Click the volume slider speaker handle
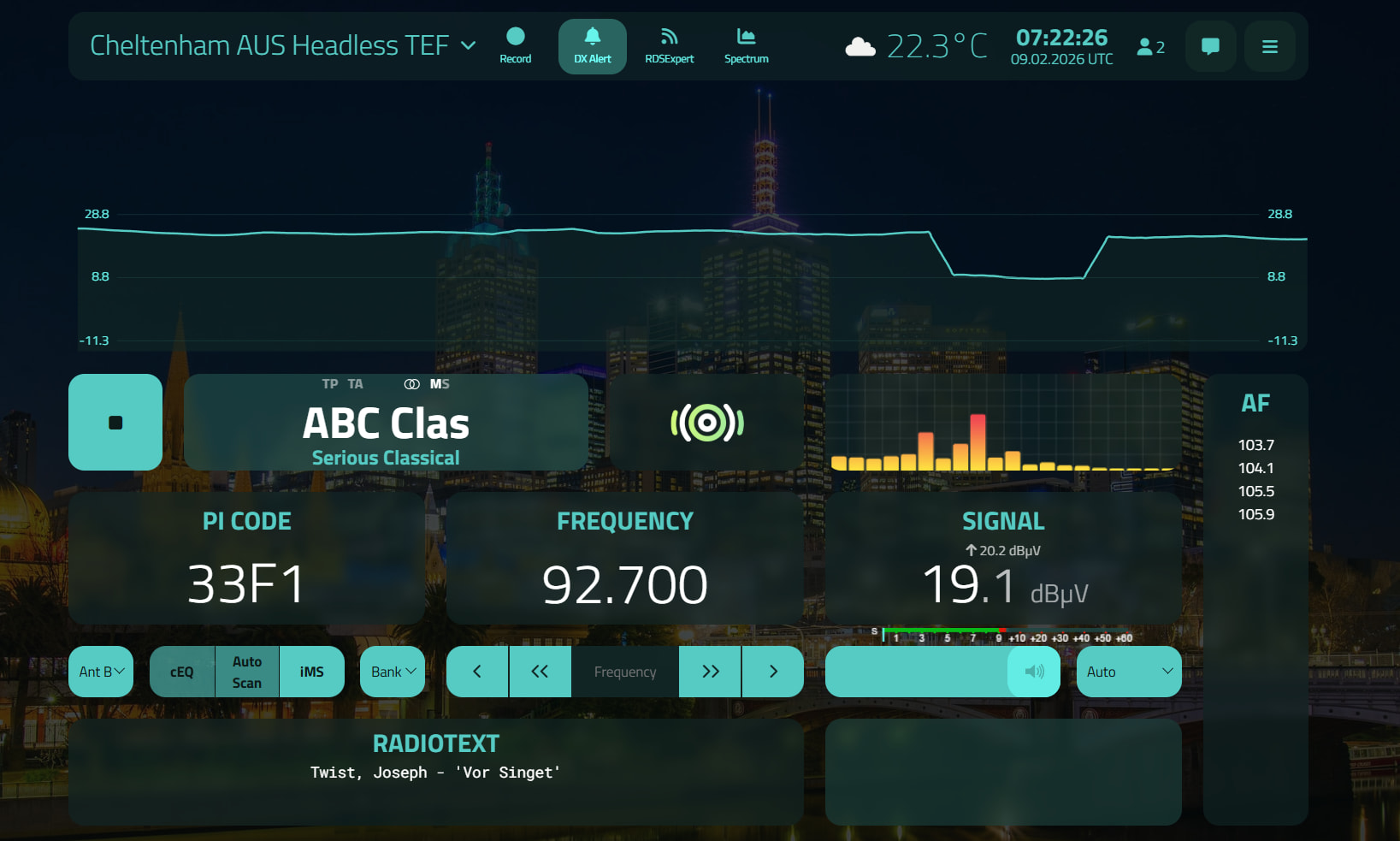Viewport: 1400px width, 841px height. point(1034,672)
